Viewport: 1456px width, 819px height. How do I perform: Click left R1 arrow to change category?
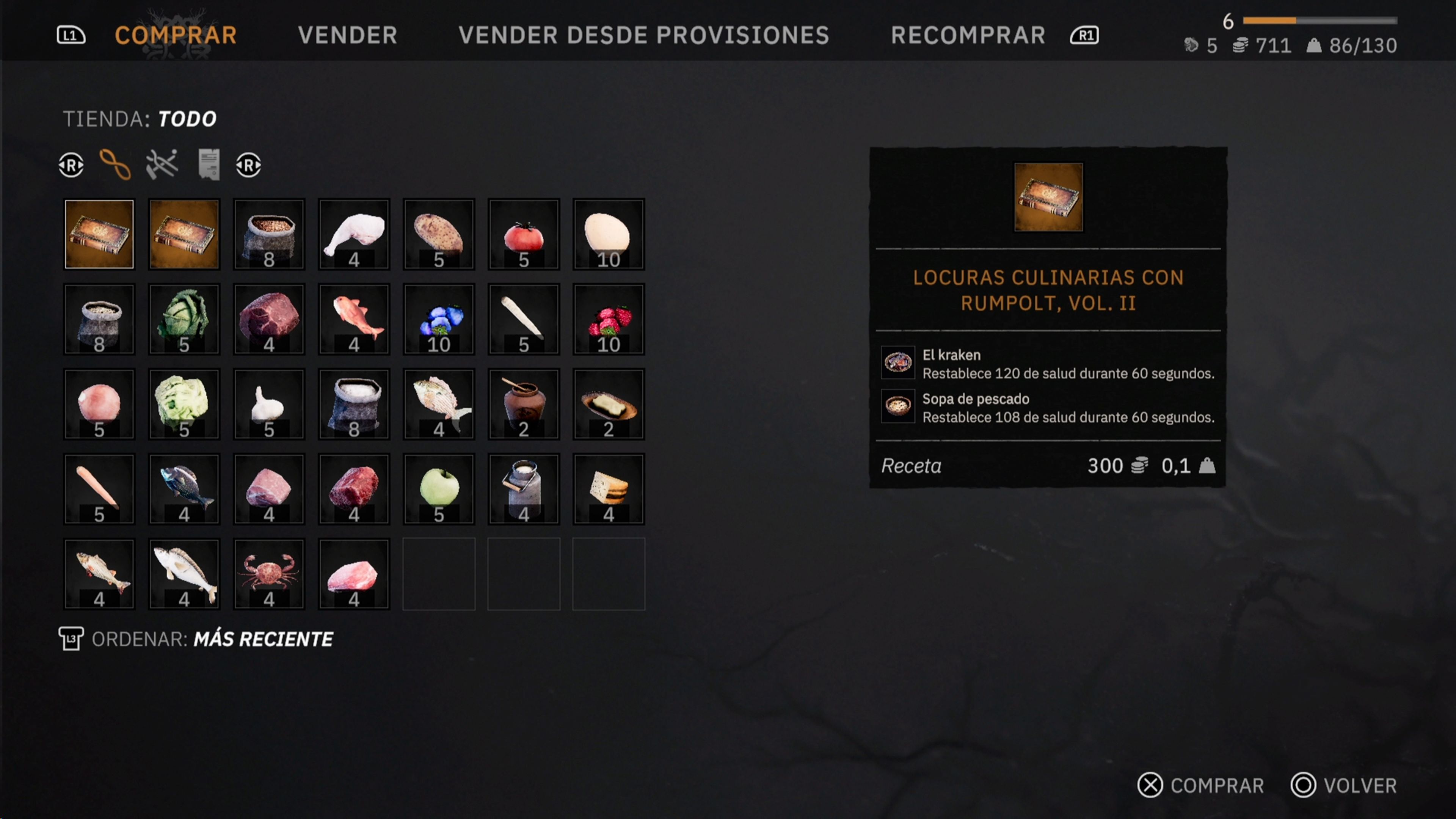[71, 165]
